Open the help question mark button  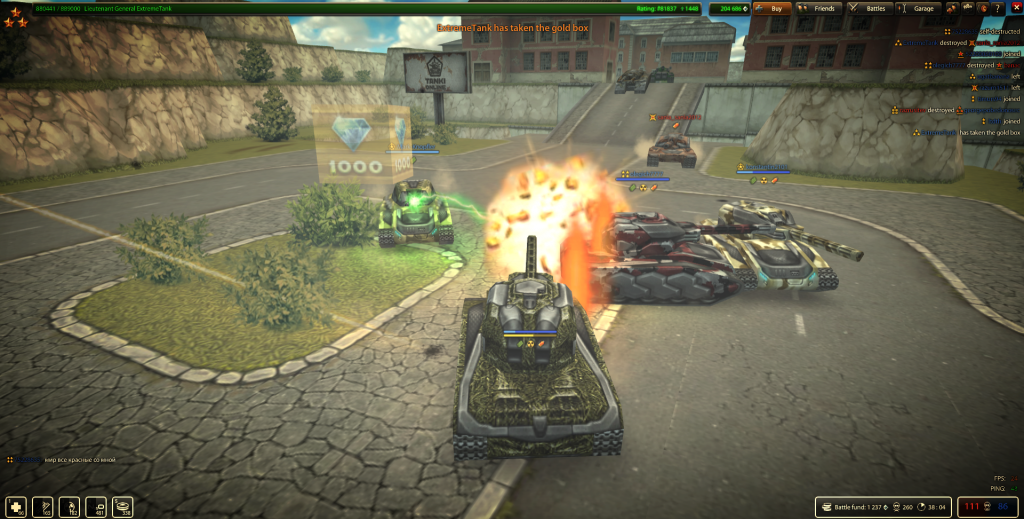(x=997, y=8)
